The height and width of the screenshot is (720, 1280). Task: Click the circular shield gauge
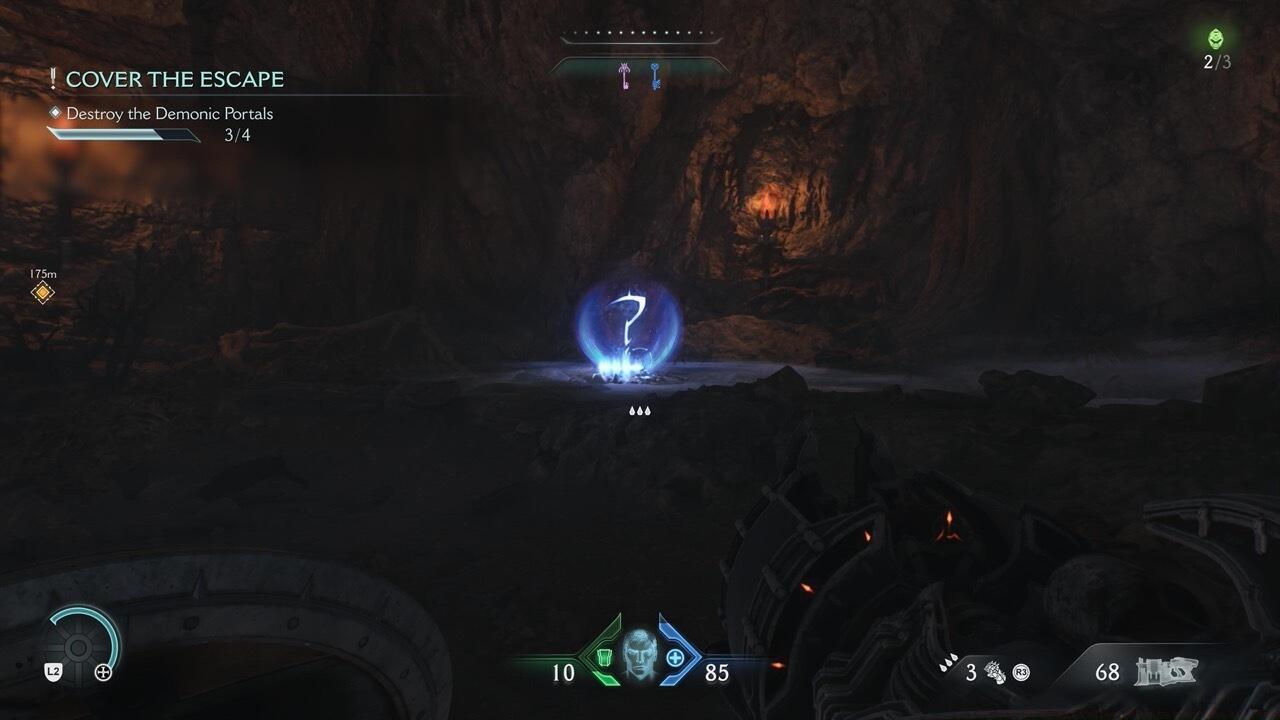pyautogui.click(x=85, y=642)
